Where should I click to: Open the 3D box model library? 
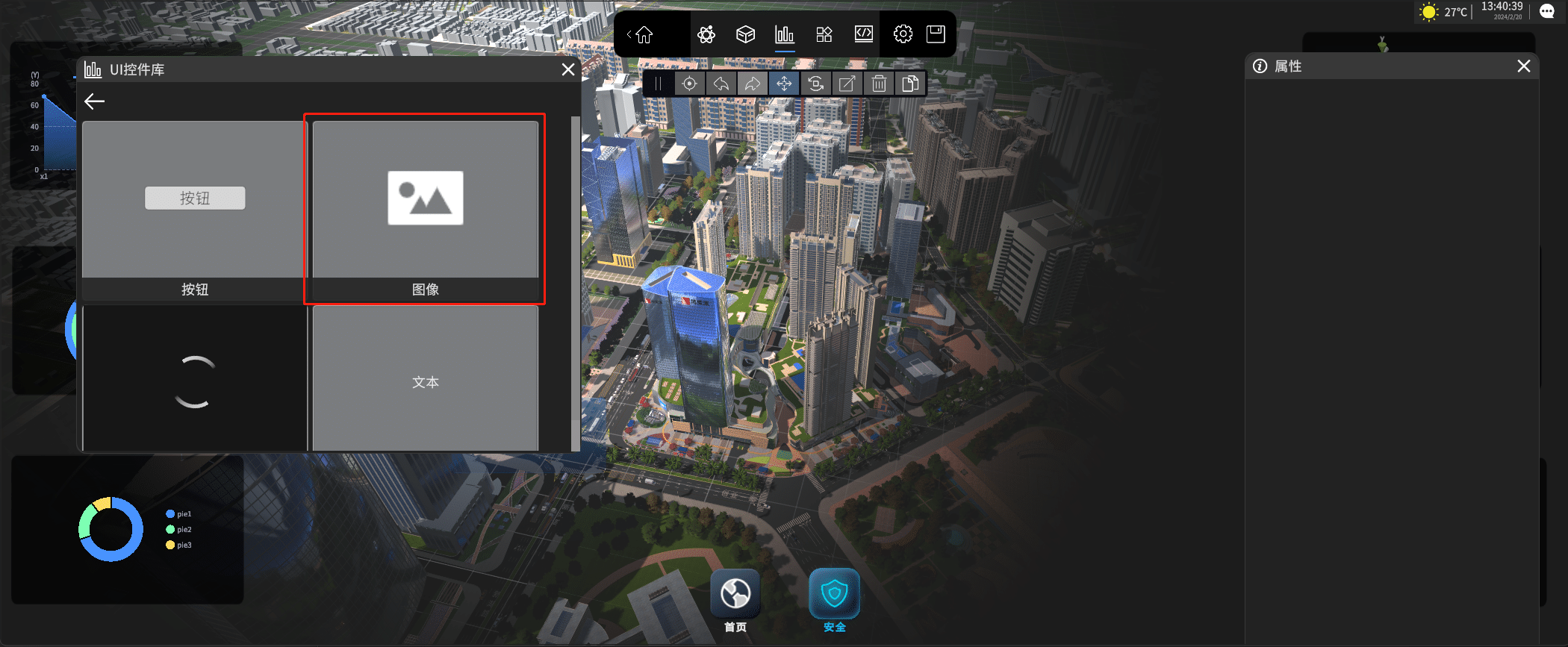click(x=745, y=34)
